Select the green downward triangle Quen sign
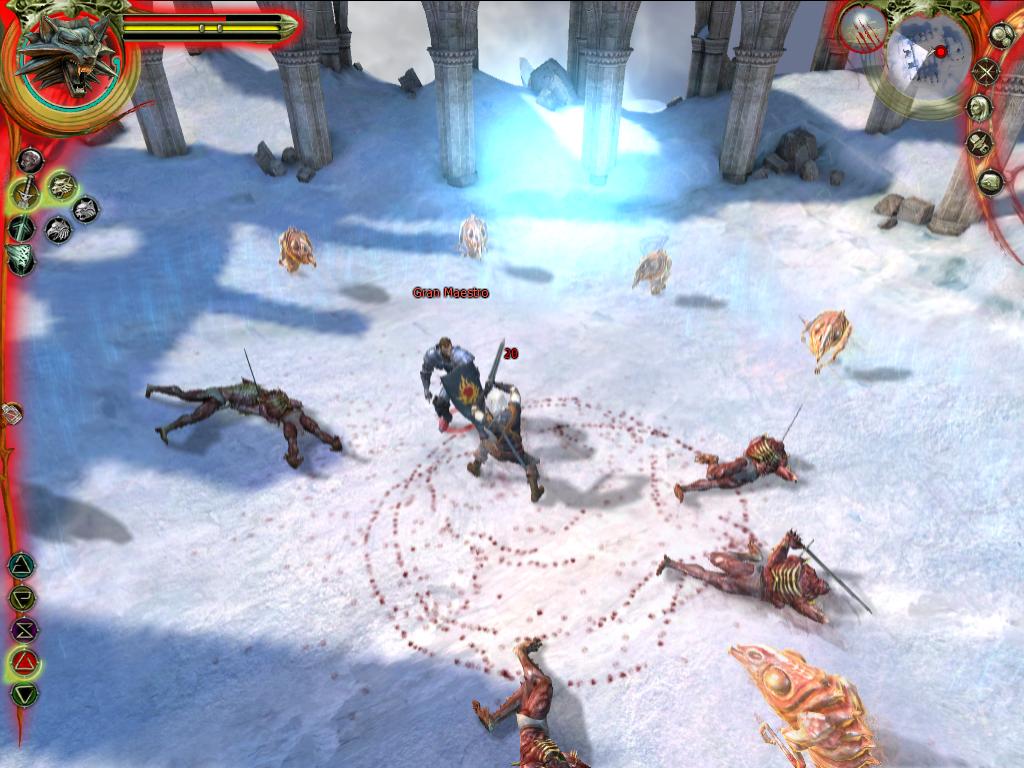 pos(24,694)
